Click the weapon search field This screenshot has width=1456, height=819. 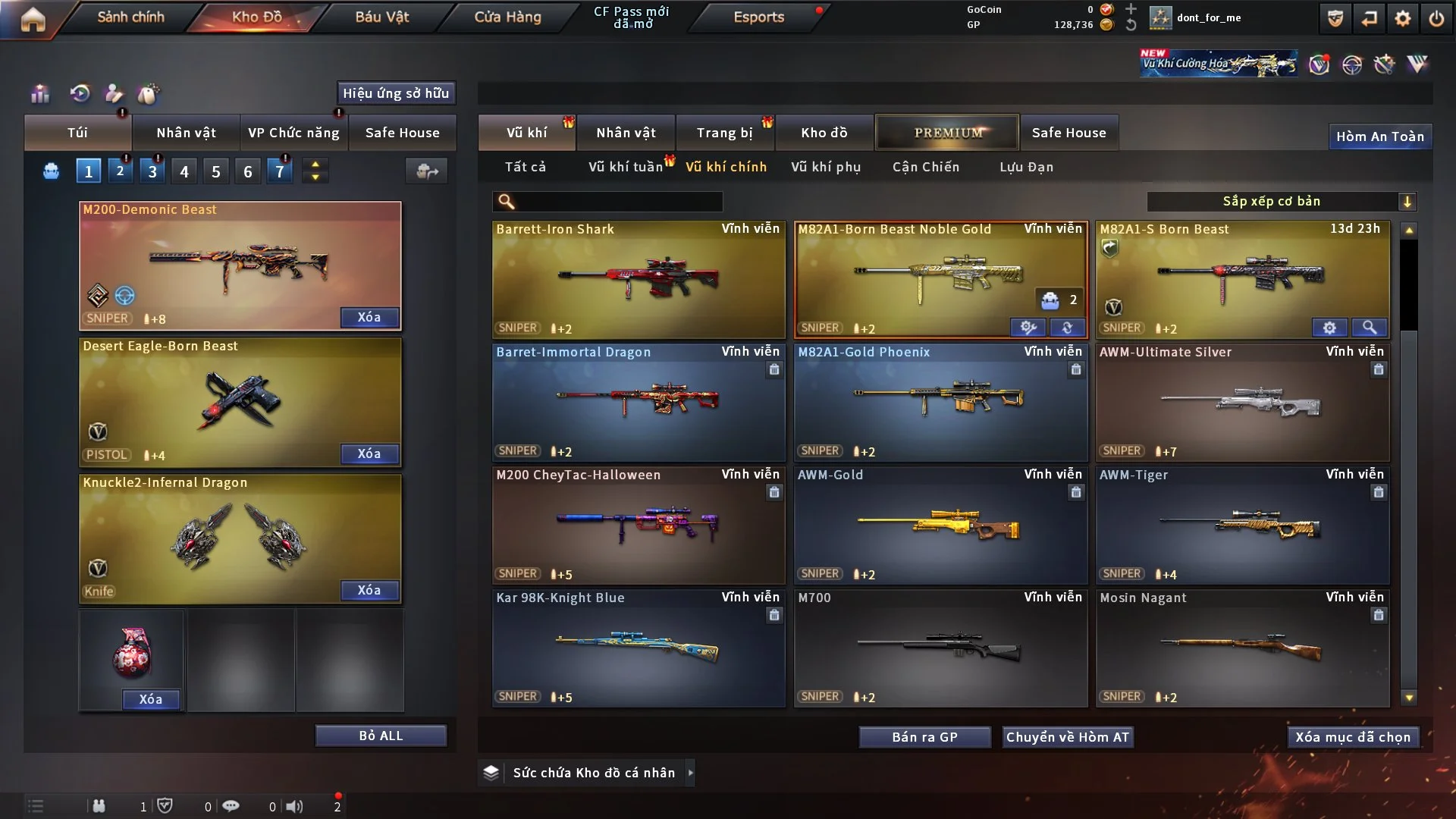[x=618, y=201]
